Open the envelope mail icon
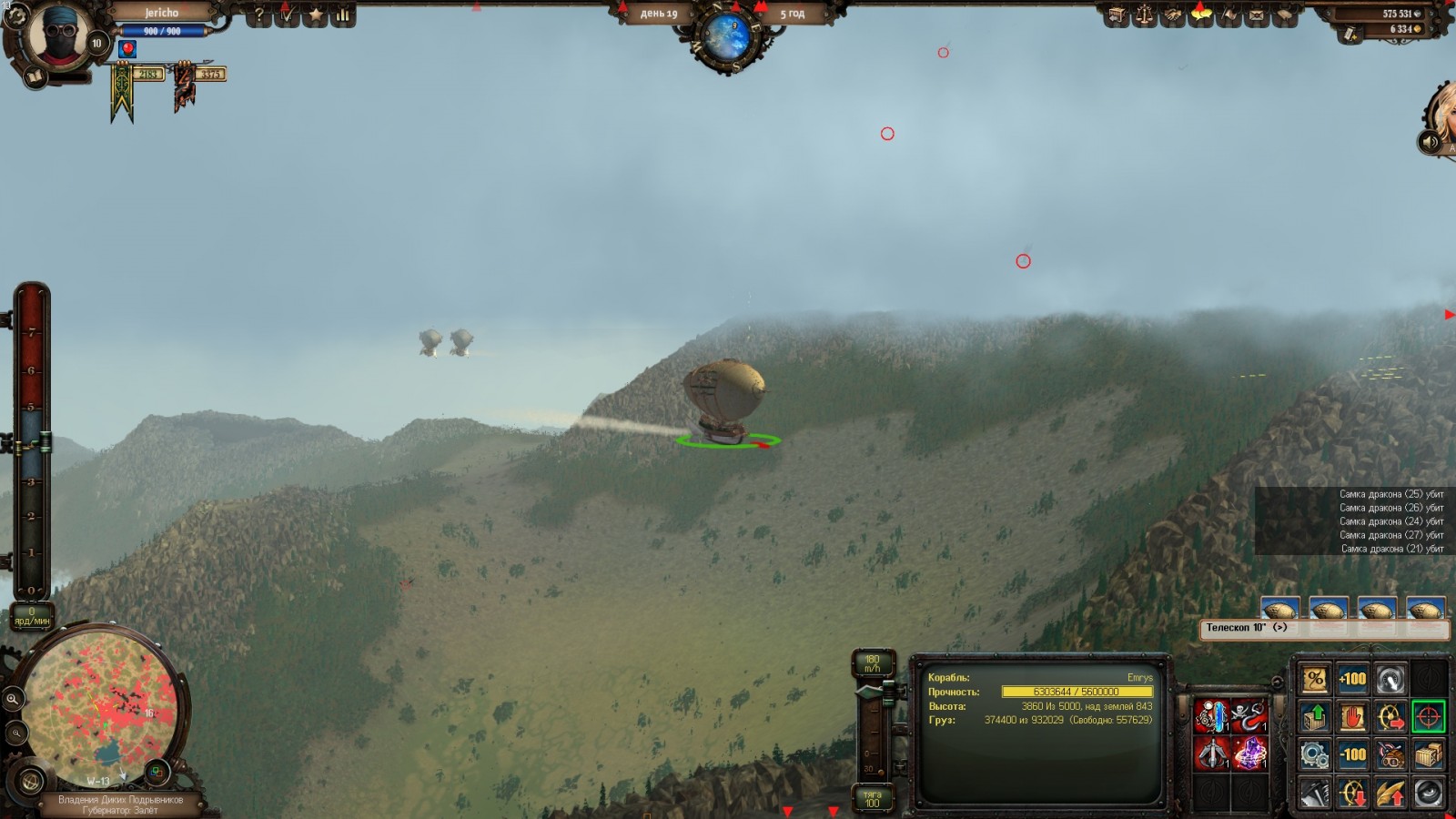Screen dimensions: 1456x819 pyautogui.click(x=1257, y=15)
